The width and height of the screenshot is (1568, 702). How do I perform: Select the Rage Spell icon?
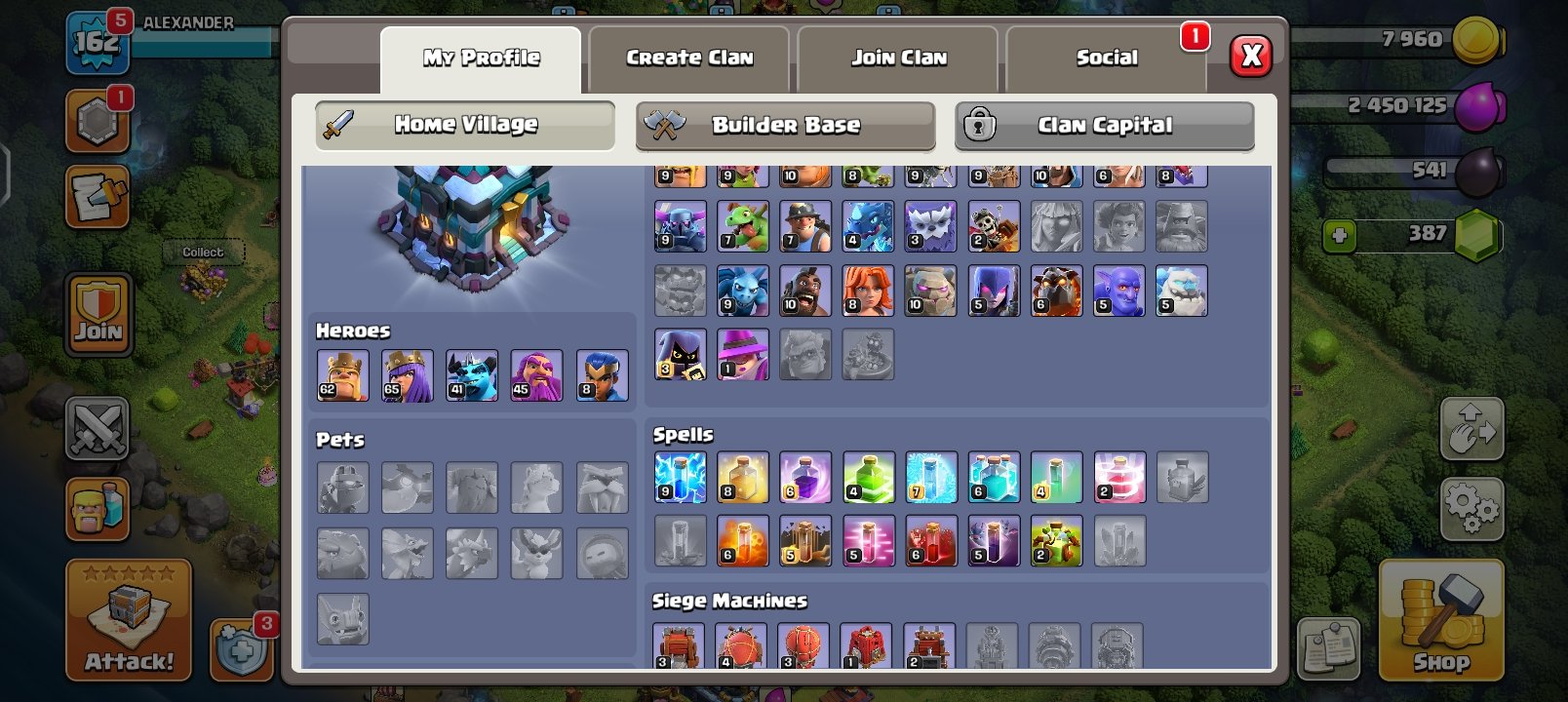[804, 476]
